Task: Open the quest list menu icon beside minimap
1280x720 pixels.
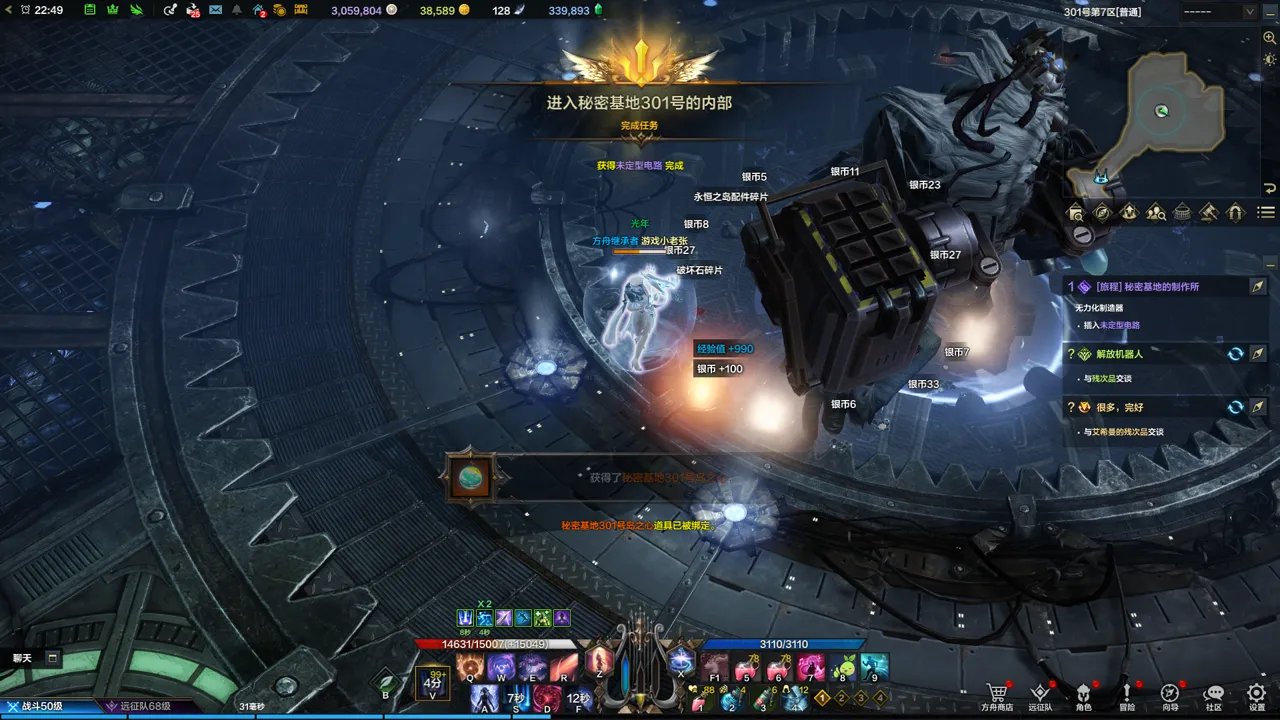Action: click(1266, 212)
